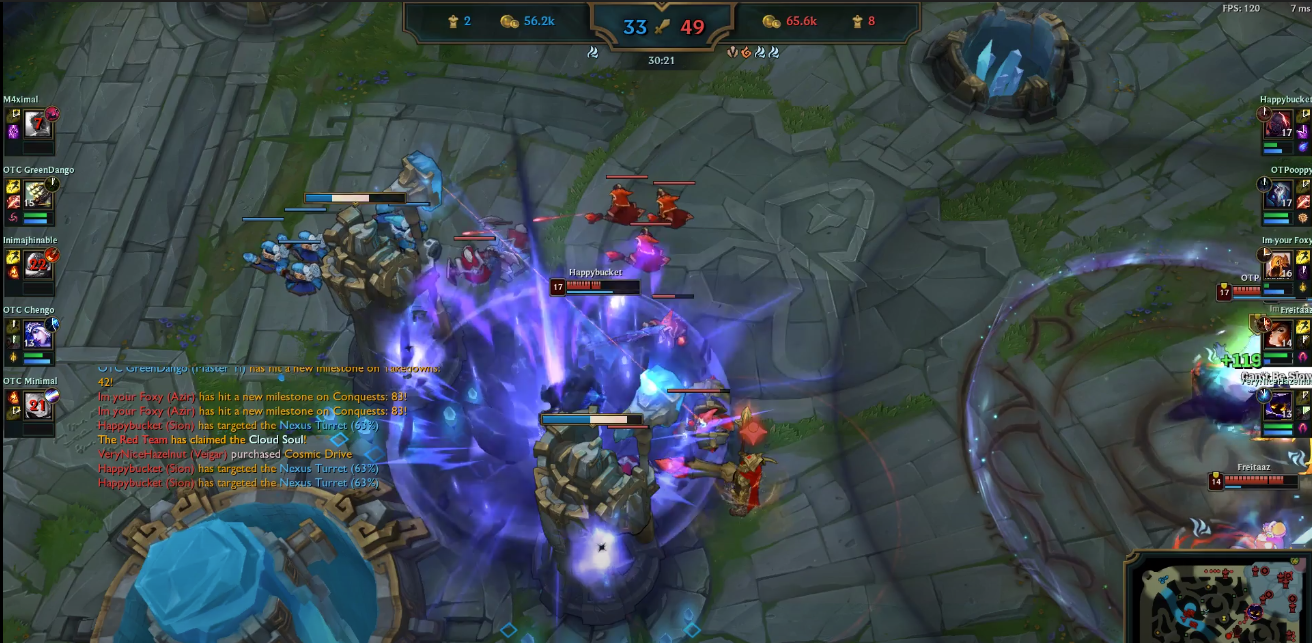Choose OTC Minimal's champion portrait

tap(39, 405)
